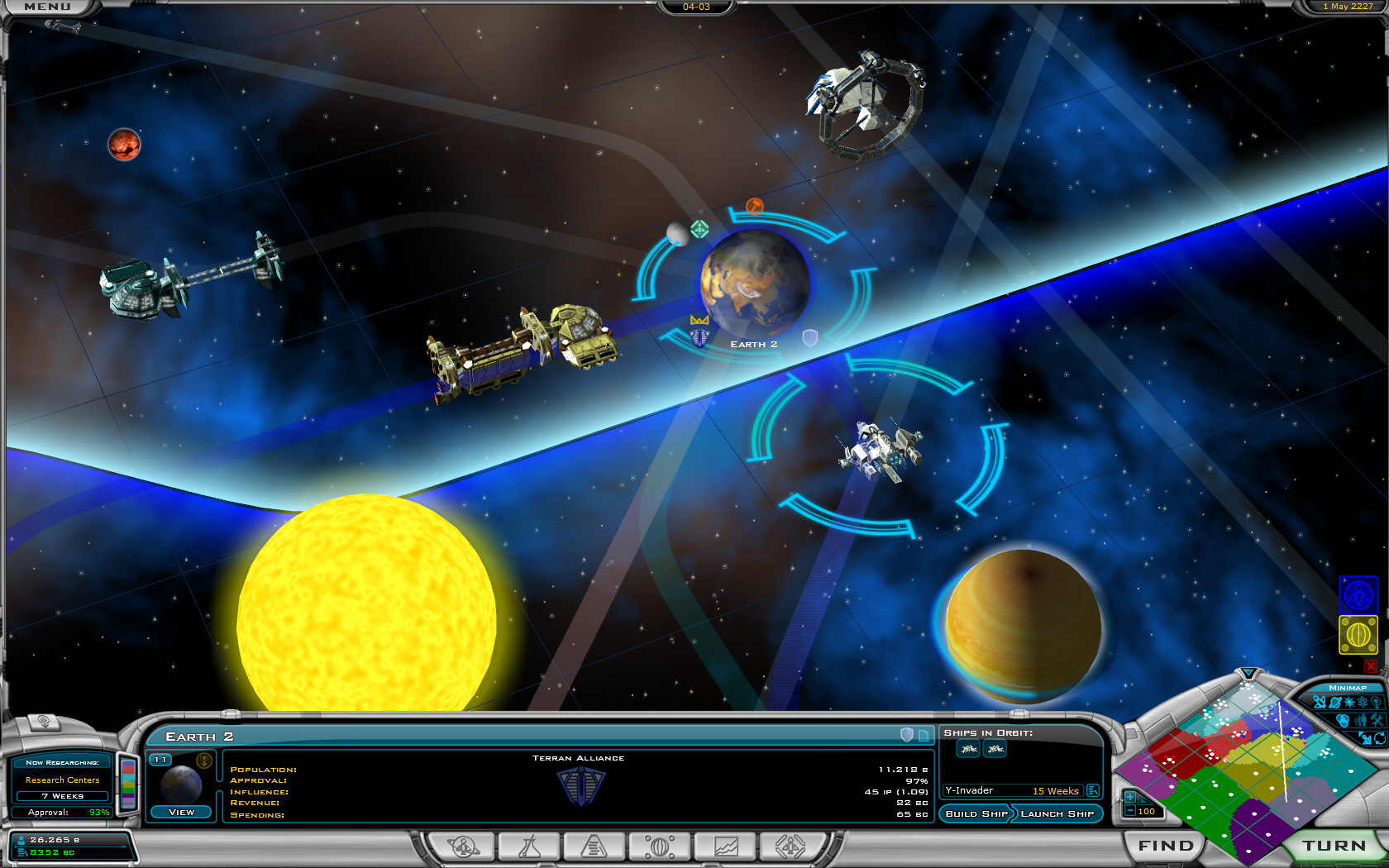View the Earth 2 planet details

click(181, 812)
